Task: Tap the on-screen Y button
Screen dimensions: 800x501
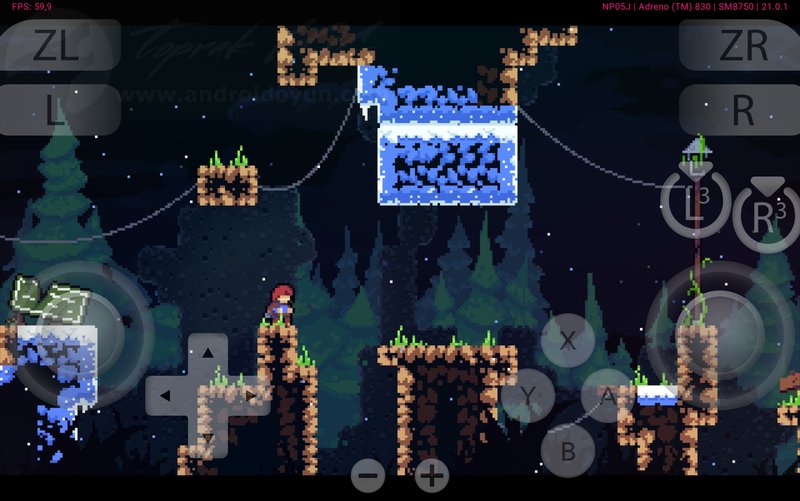Action: click(x=528, y=398)
